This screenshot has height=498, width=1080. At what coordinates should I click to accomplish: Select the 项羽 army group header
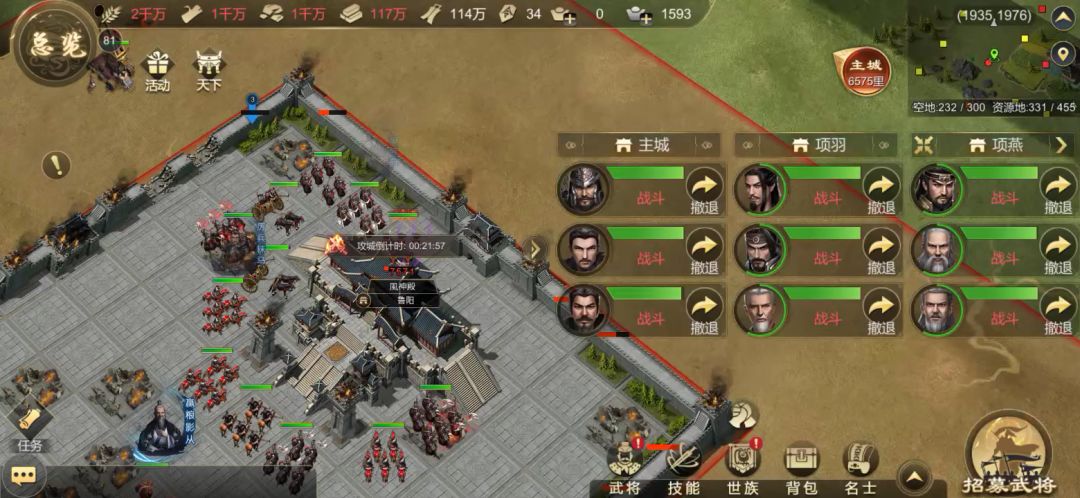point(817,145)
